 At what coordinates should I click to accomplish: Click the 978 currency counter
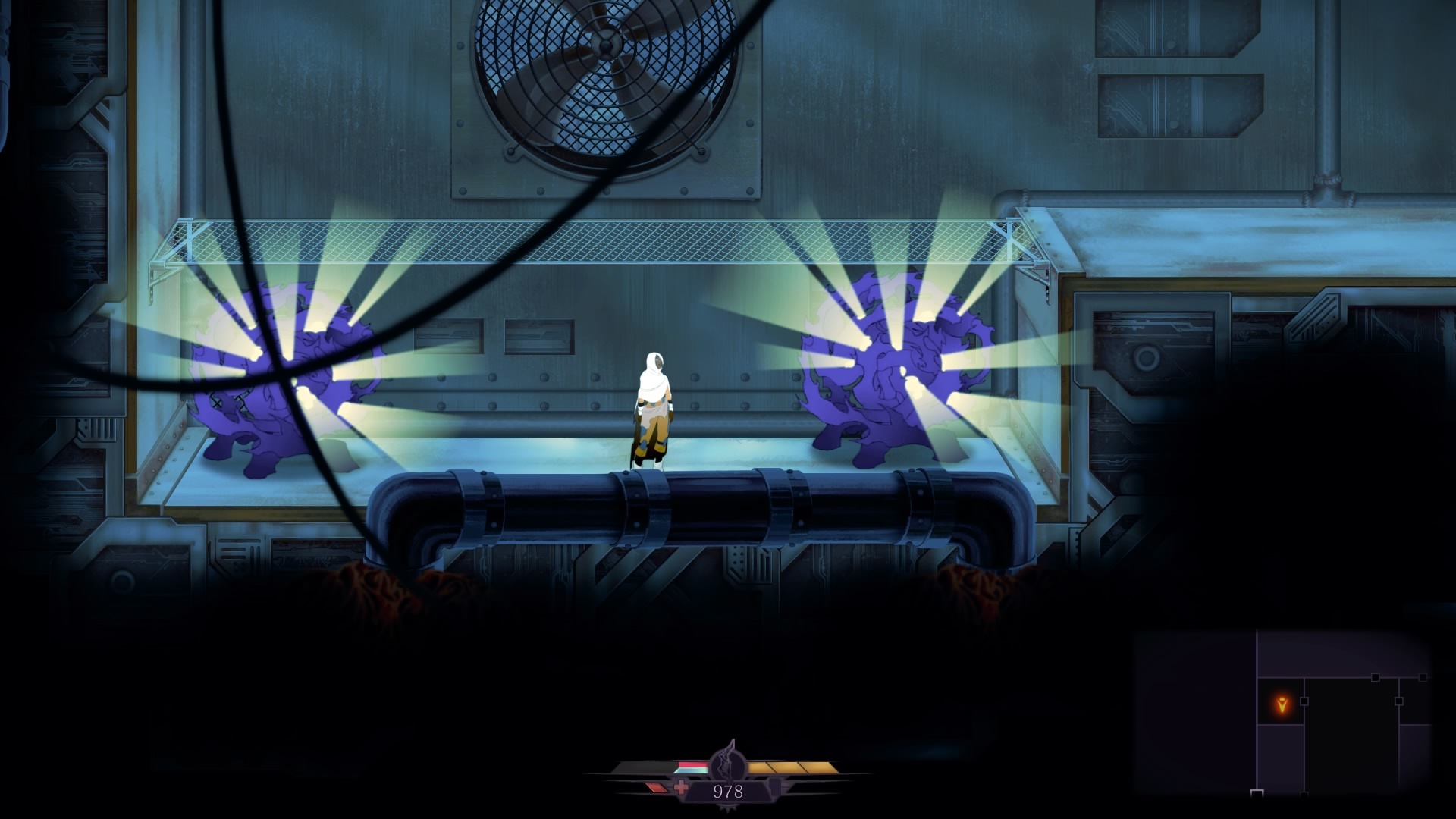(728, 791)
